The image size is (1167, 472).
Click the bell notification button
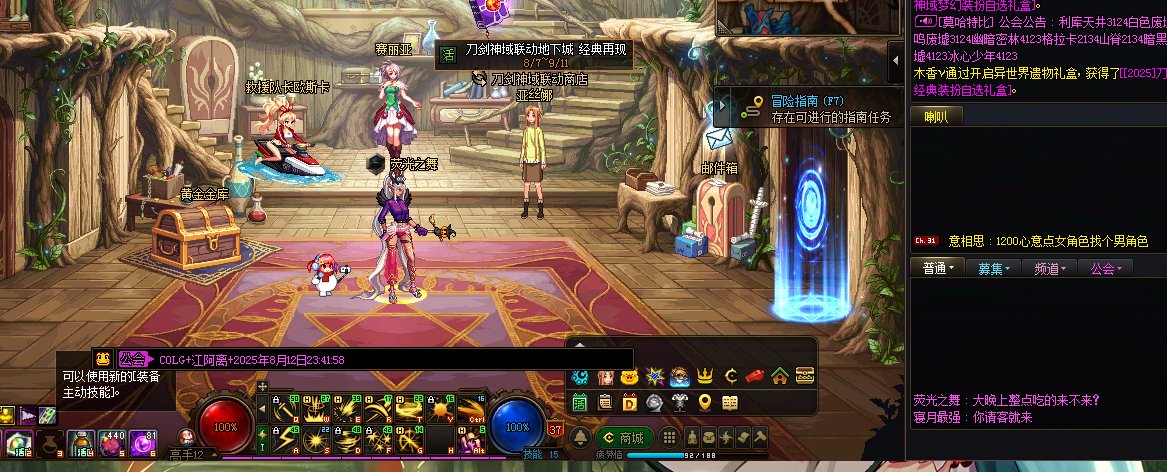point(579,438)
